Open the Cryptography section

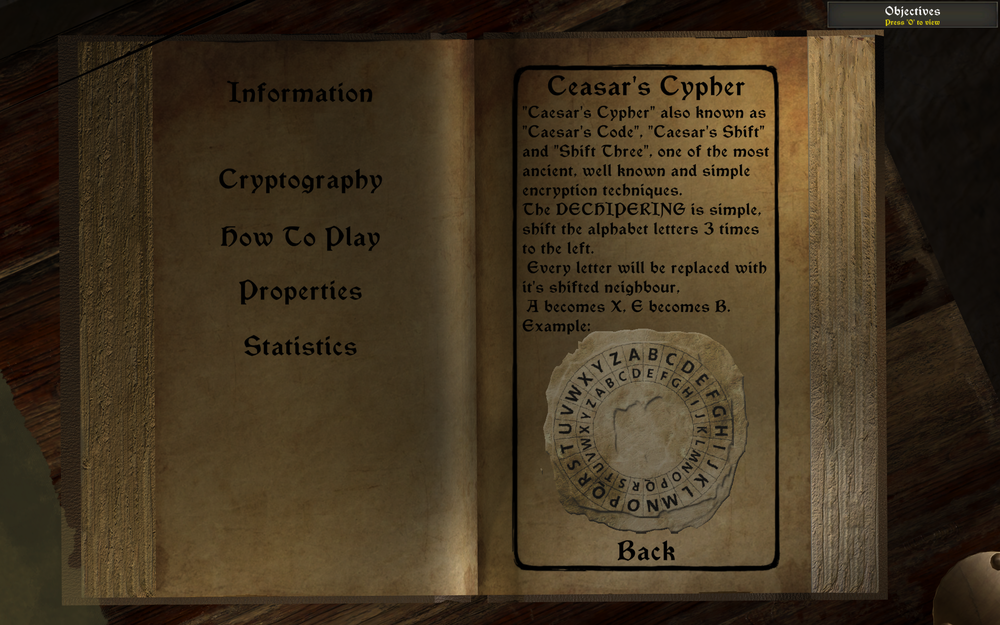300,181
